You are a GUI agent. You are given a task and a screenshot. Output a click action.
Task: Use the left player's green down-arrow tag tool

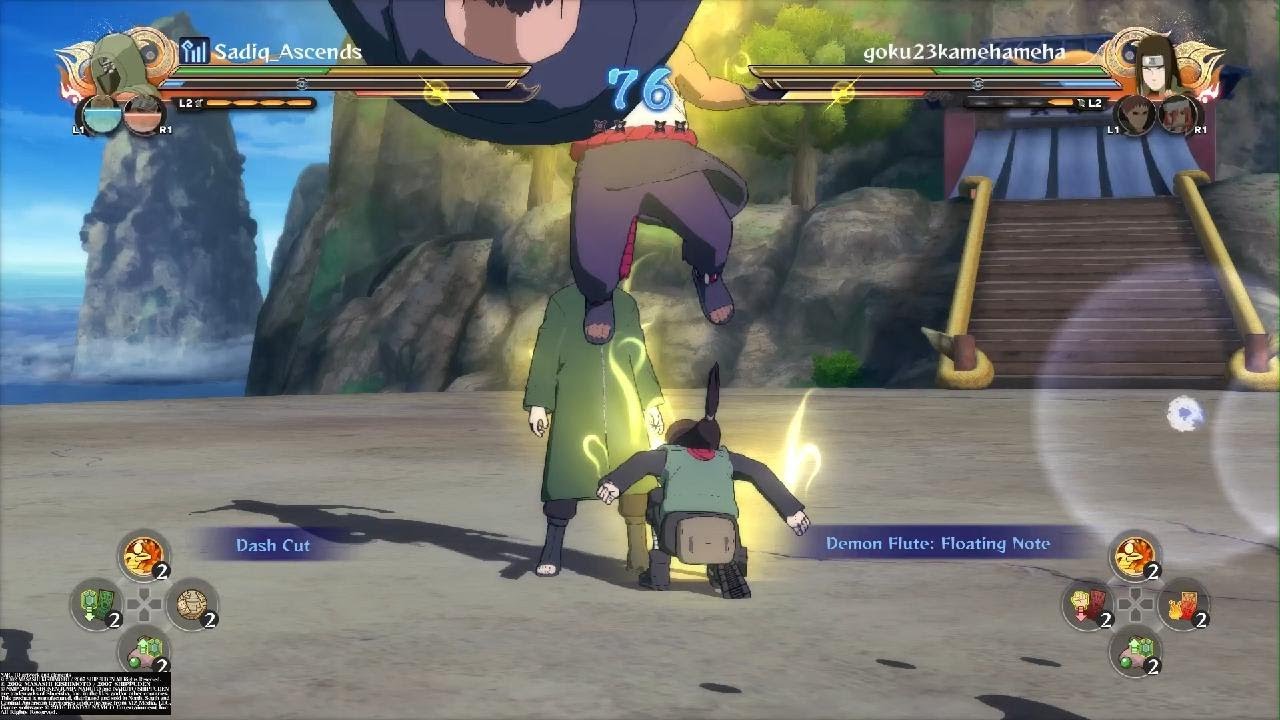coord(97,603)
